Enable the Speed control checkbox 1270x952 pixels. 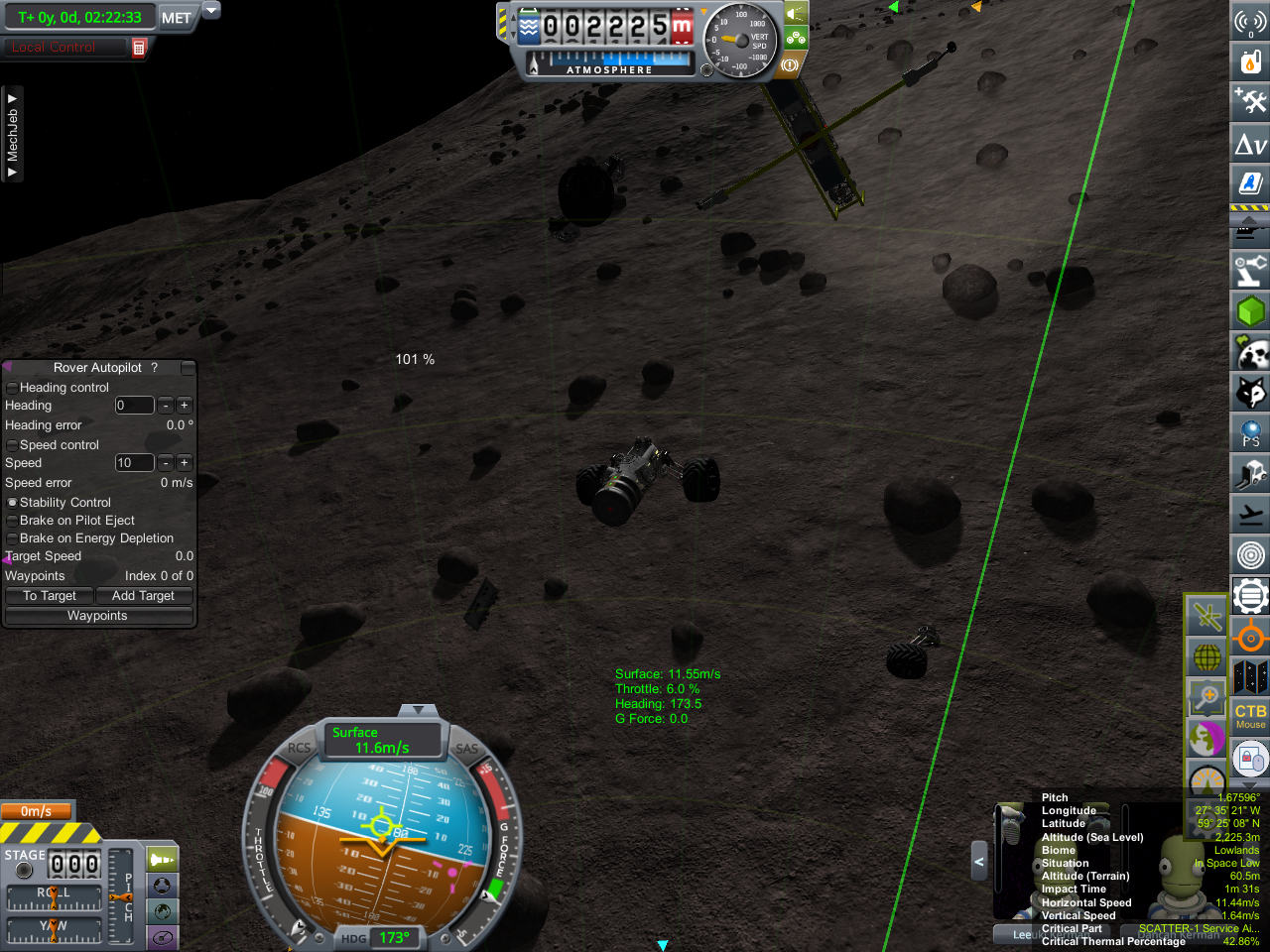pos(12,445)
